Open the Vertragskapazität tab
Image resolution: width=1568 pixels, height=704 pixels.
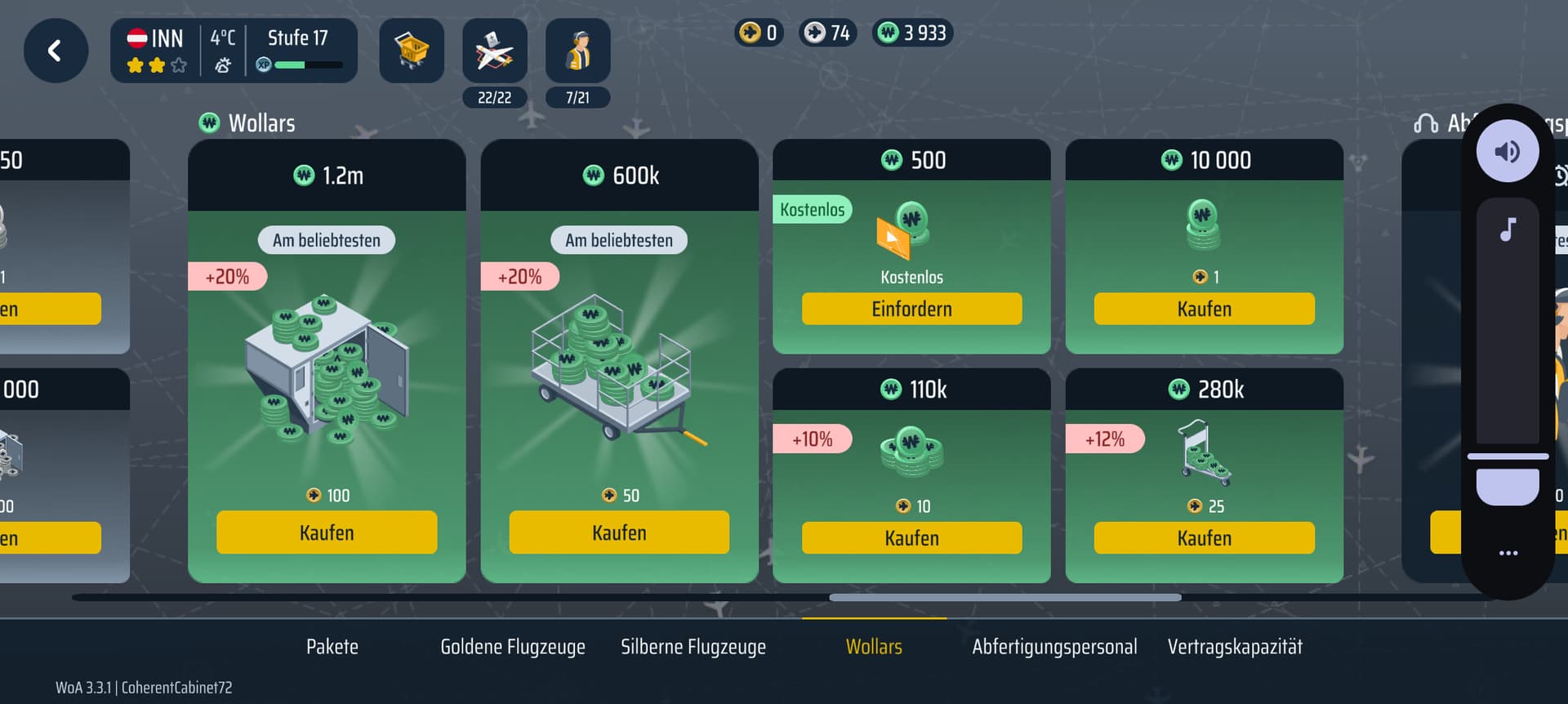pyautogui.click(x=1235, y=647)
